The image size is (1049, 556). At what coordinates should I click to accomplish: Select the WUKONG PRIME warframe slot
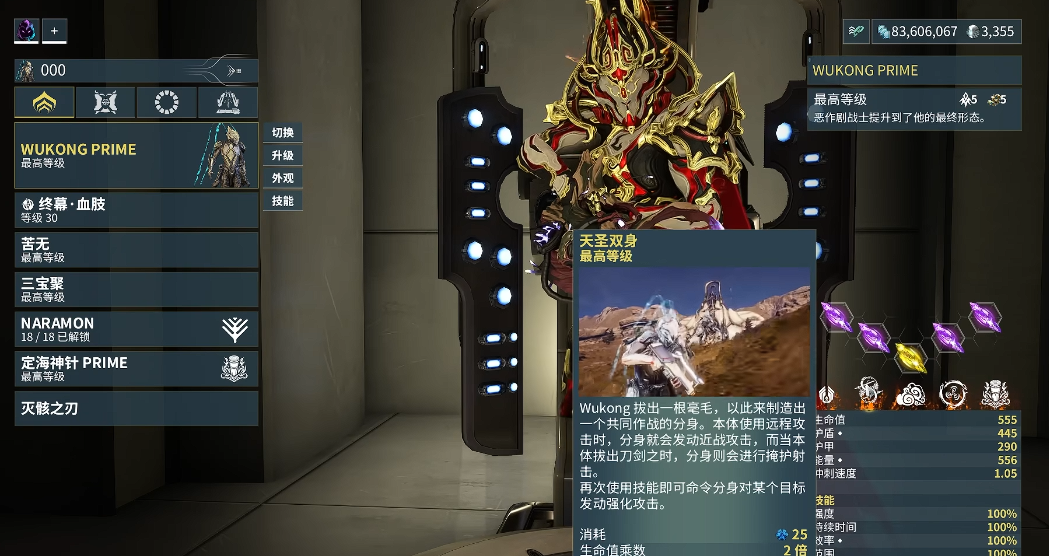tap(136, 155)
